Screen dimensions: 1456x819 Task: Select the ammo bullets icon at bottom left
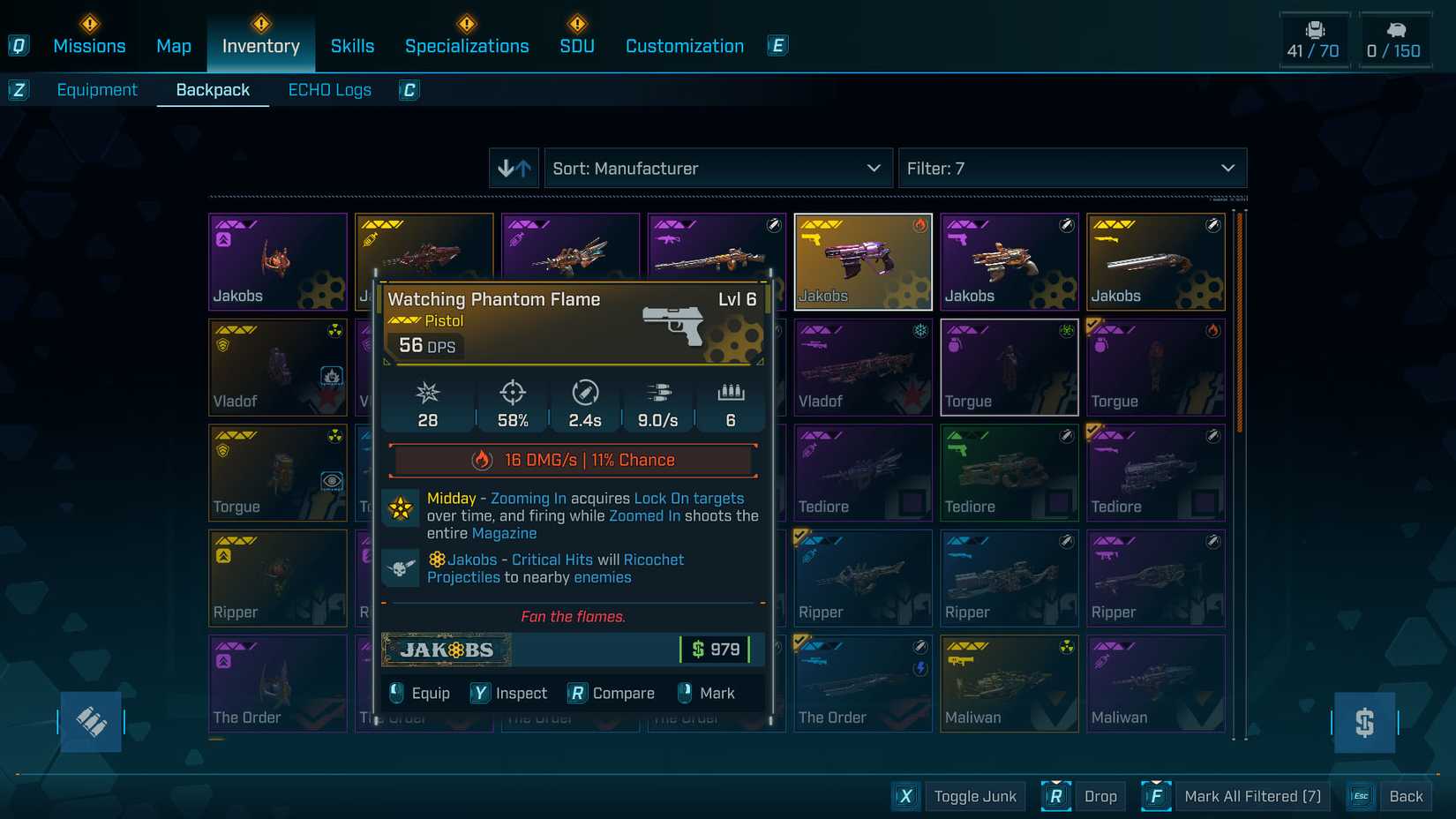point(91,721)
